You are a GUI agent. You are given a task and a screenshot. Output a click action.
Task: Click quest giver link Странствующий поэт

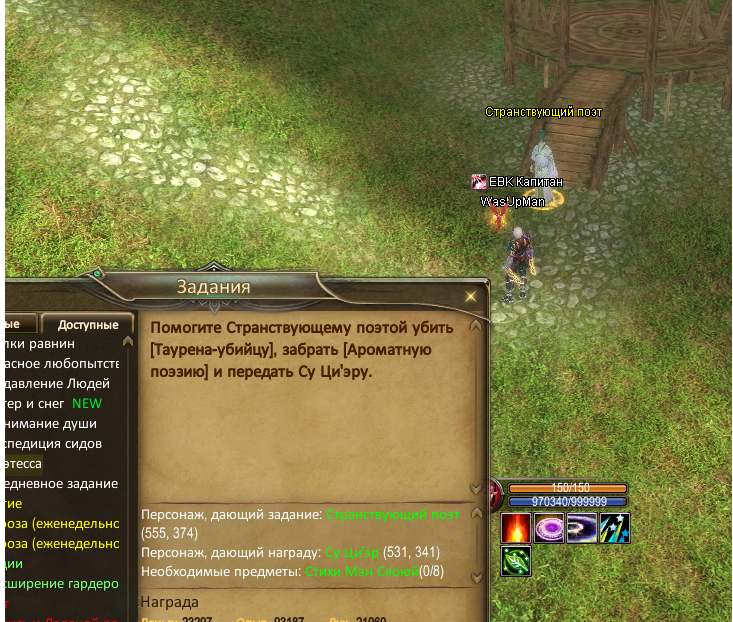click(394, 514)
